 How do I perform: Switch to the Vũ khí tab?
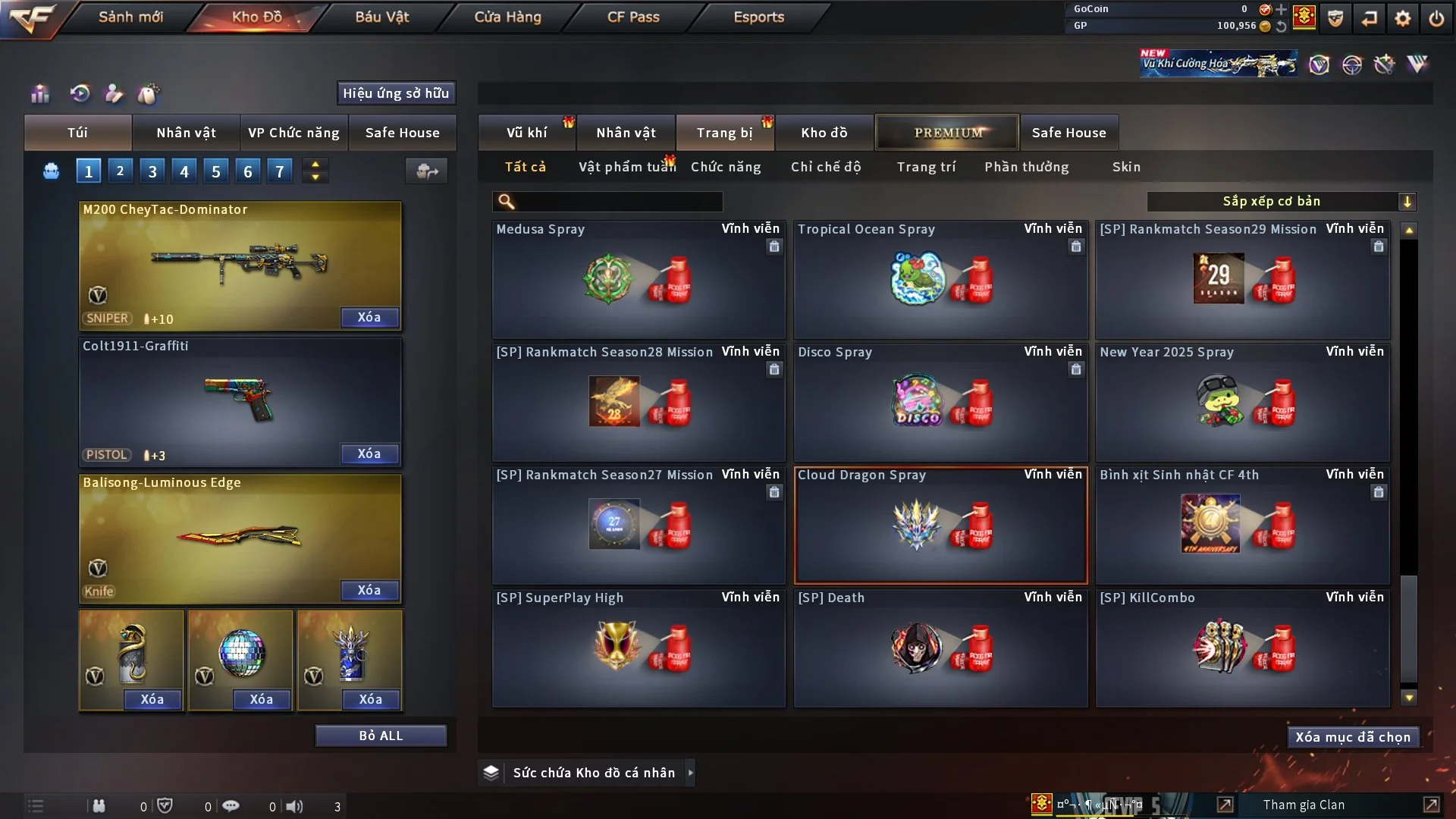point(526,133)
